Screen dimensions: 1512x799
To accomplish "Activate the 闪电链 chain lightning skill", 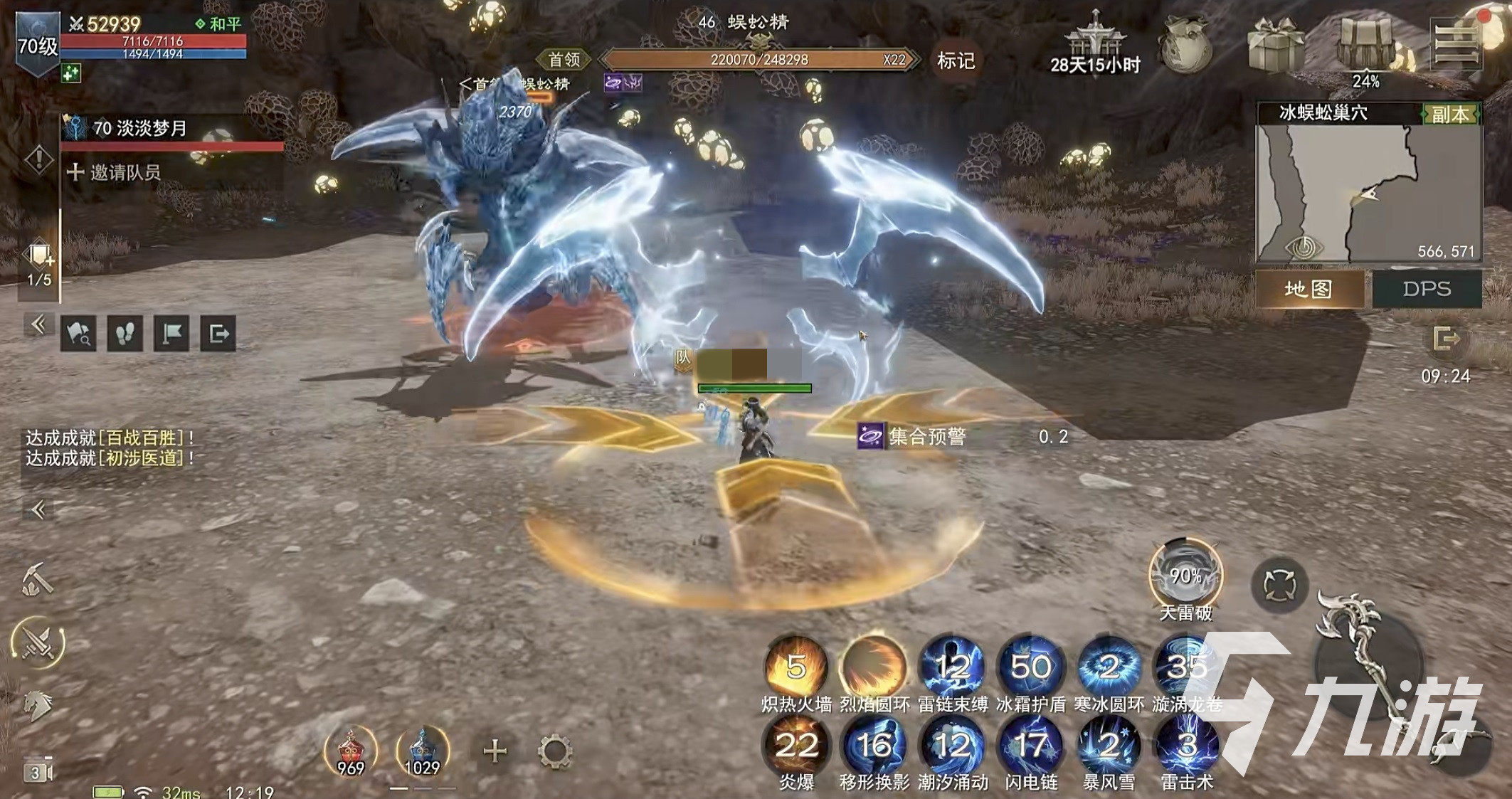I will 1031,746.
